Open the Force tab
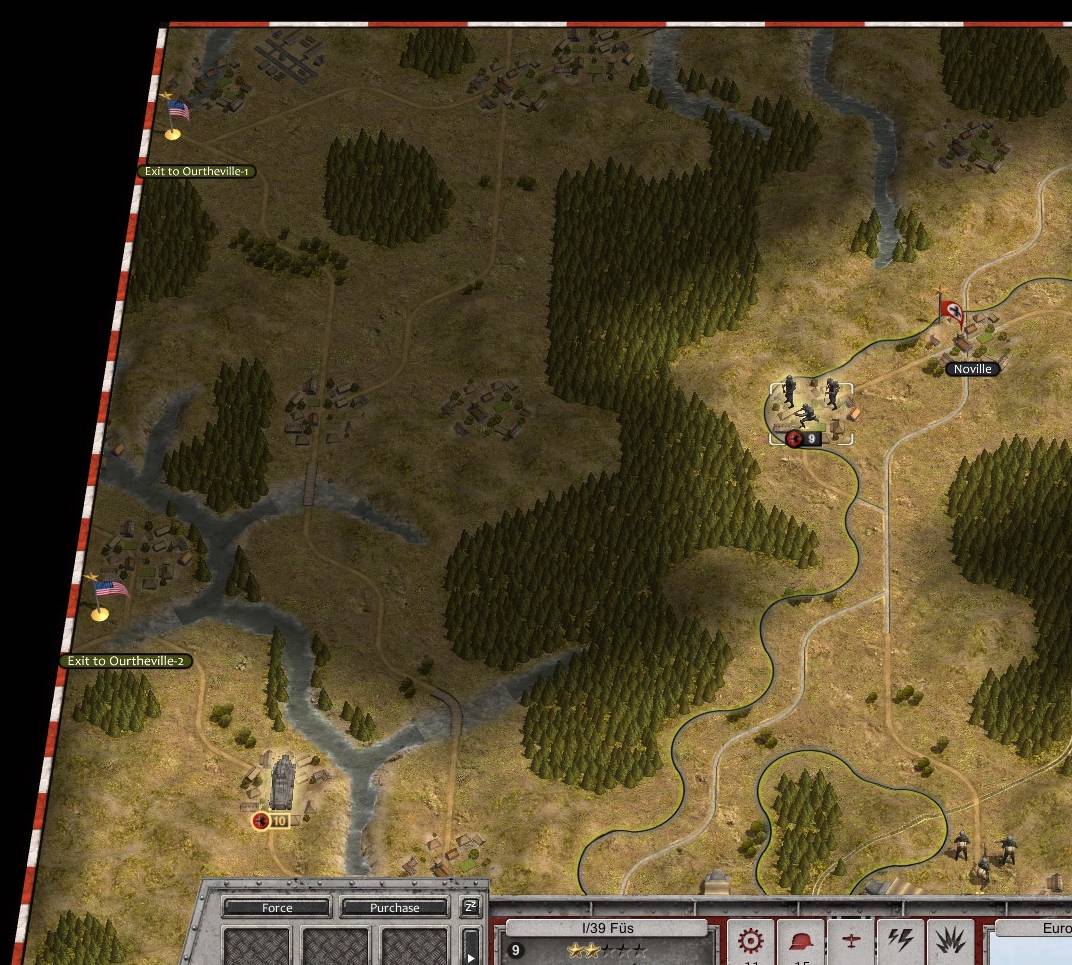The width and height of the screenshot is (1072, 965). pyautogui.click(x=277, y=908)
